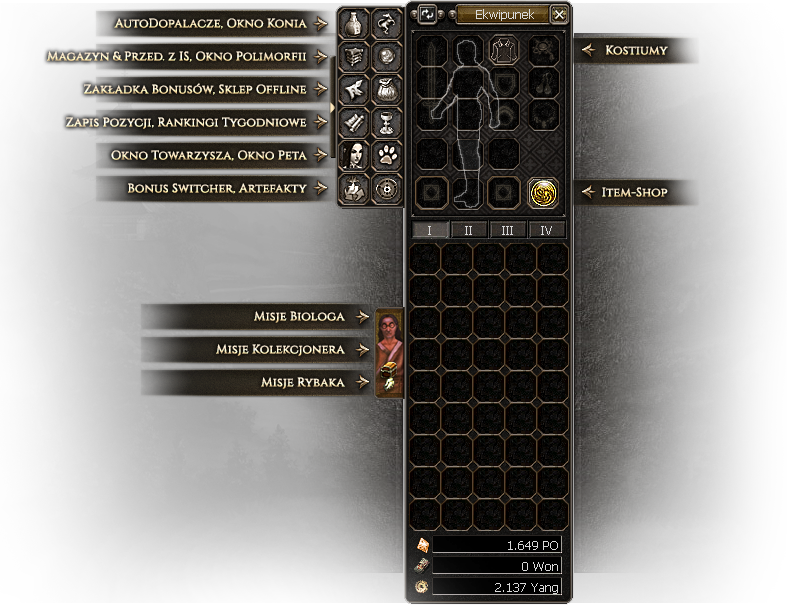
Task: Click the swap arrows button beside Ekwipunek
Action: point(428,14)
